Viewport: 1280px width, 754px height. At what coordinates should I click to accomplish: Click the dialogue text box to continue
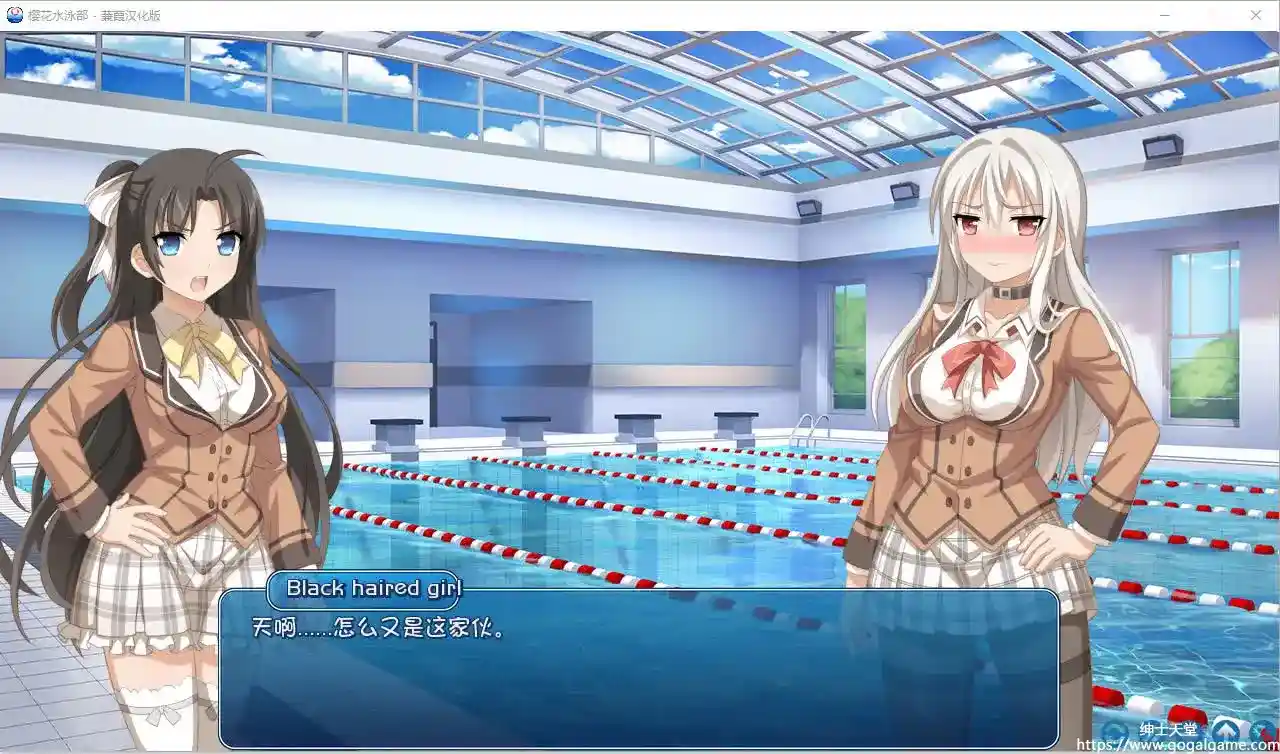coord(638,670)
